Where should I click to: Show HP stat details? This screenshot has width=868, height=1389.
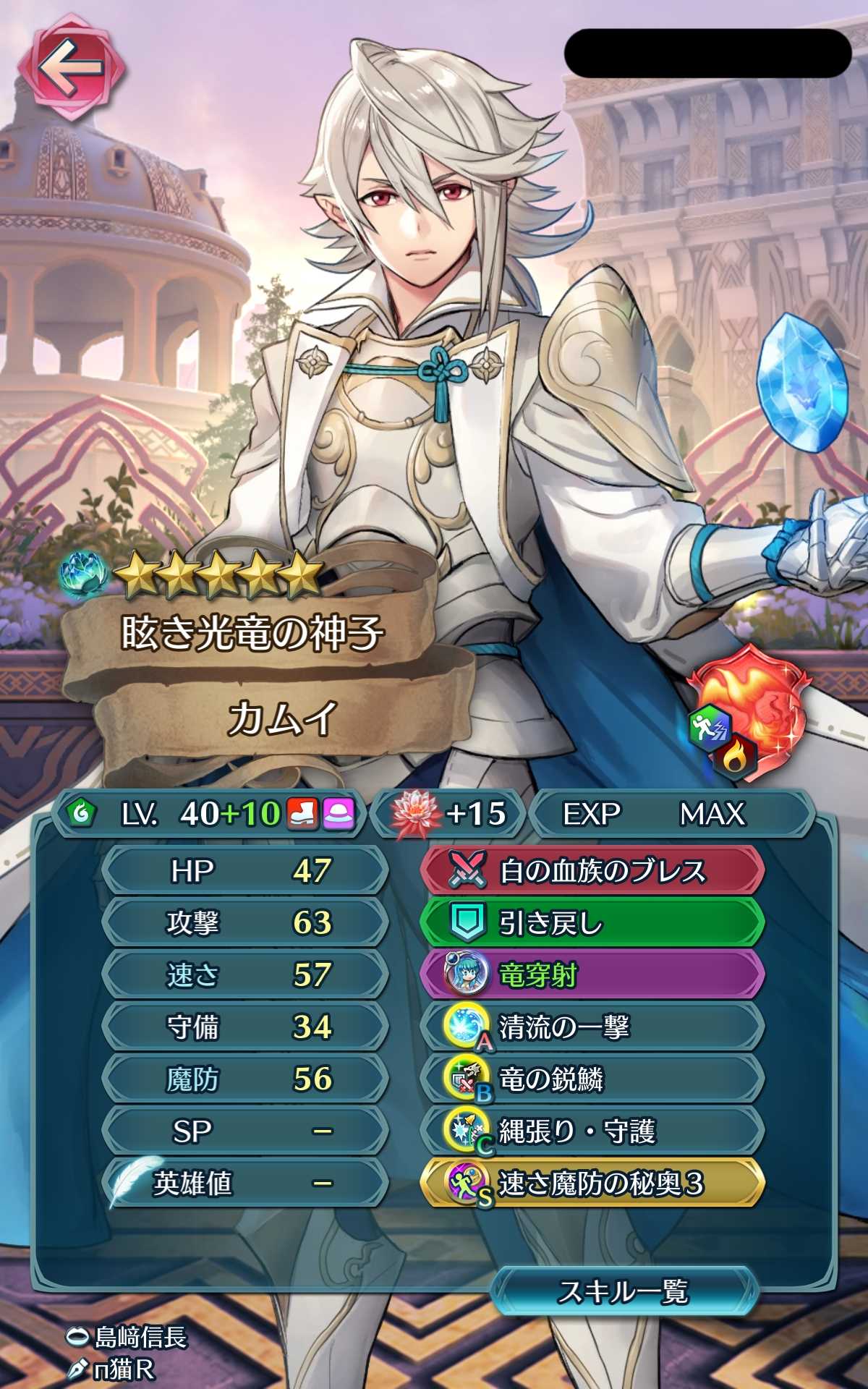(x=244, y=871)
